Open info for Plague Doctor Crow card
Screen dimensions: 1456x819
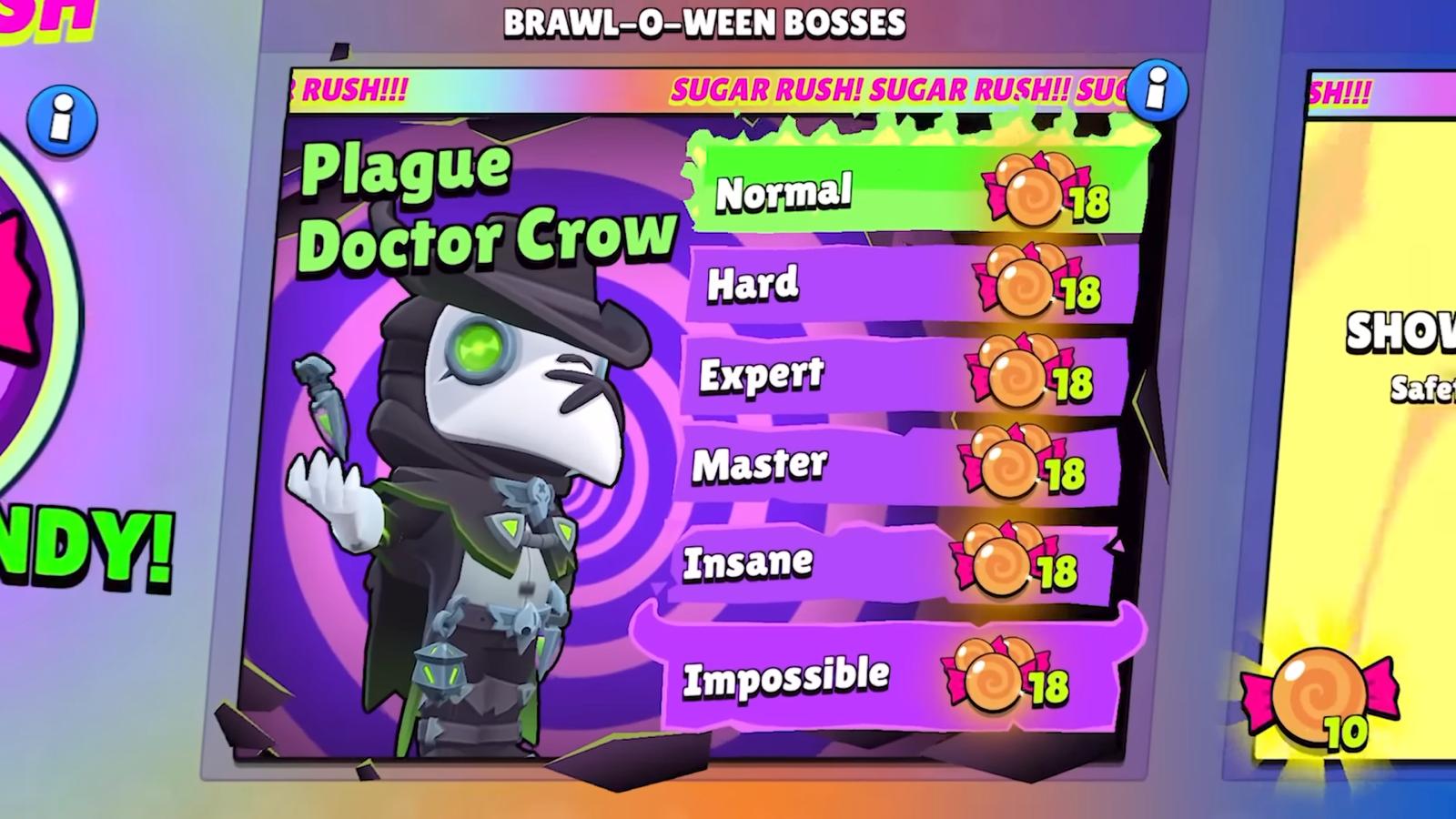click(1156, 90)
